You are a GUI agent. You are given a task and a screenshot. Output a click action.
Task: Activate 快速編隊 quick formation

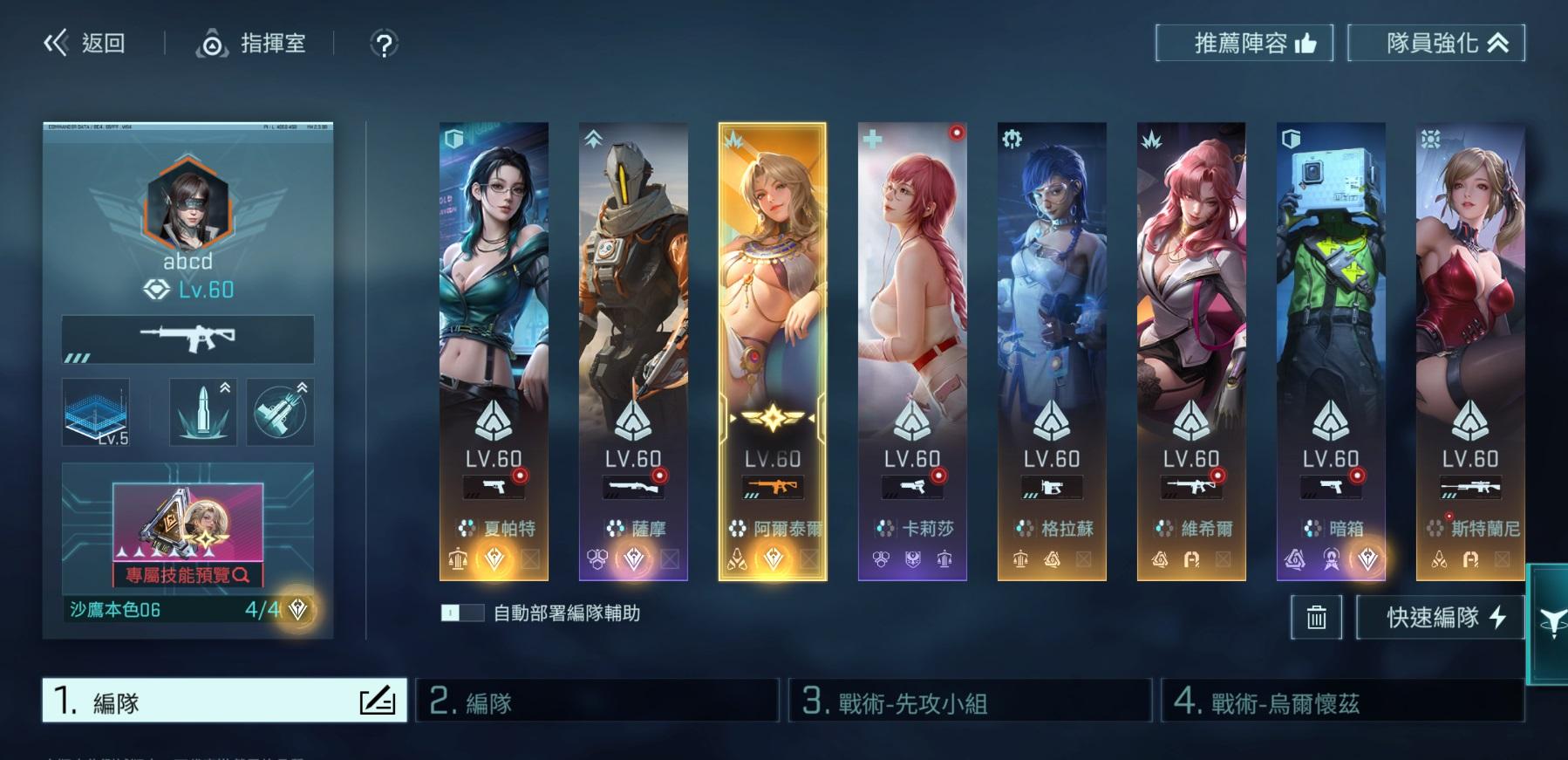coord(1440,618)
